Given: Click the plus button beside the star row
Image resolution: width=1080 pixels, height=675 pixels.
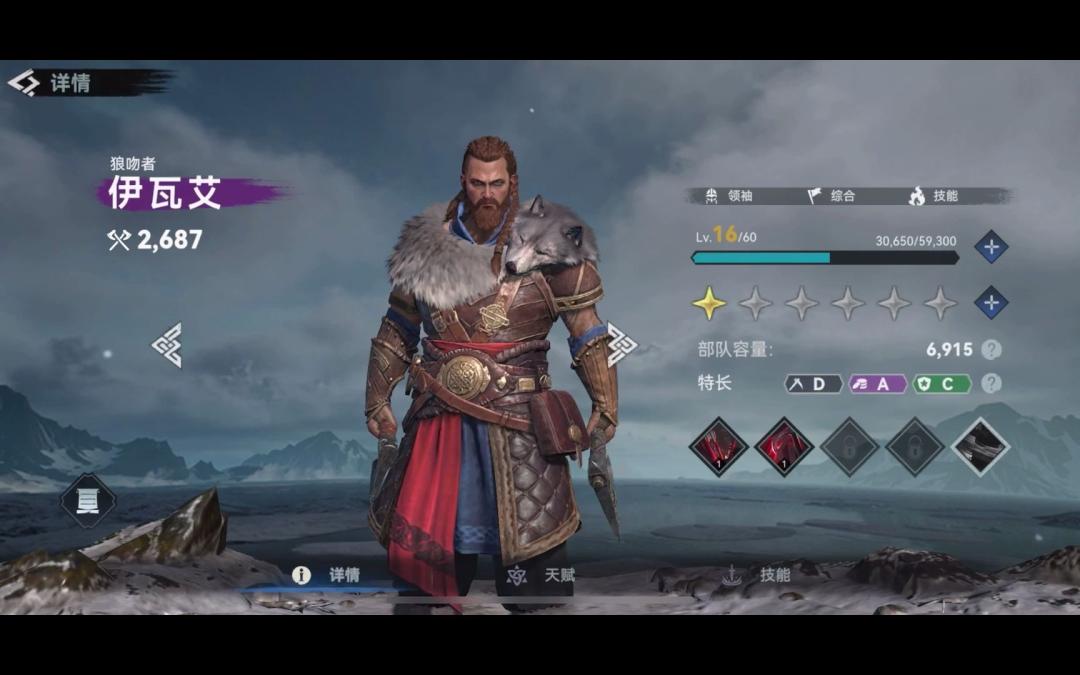Looking at the screenshot, I should [x=990, y=302].
